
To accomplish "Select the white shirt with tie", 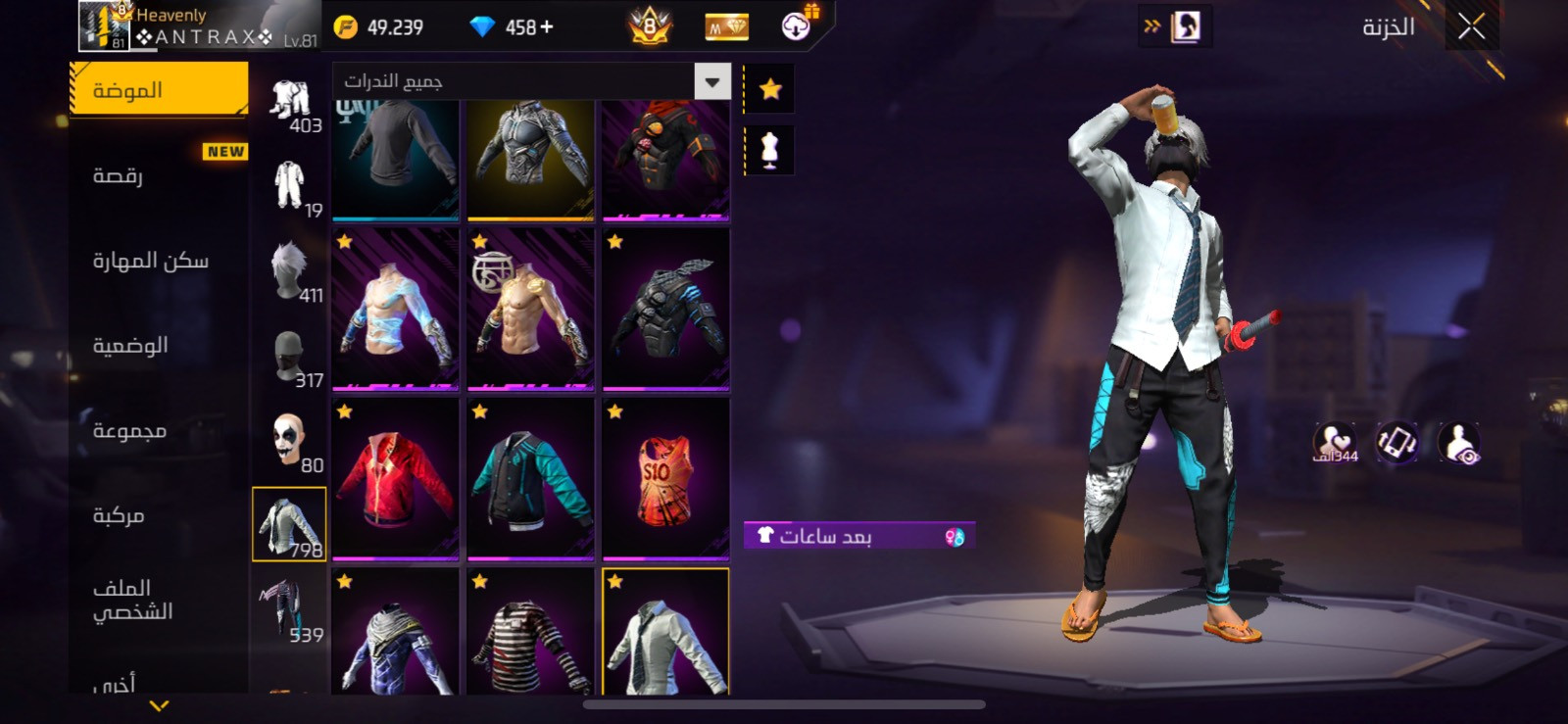I will click(x=666, y=635).
